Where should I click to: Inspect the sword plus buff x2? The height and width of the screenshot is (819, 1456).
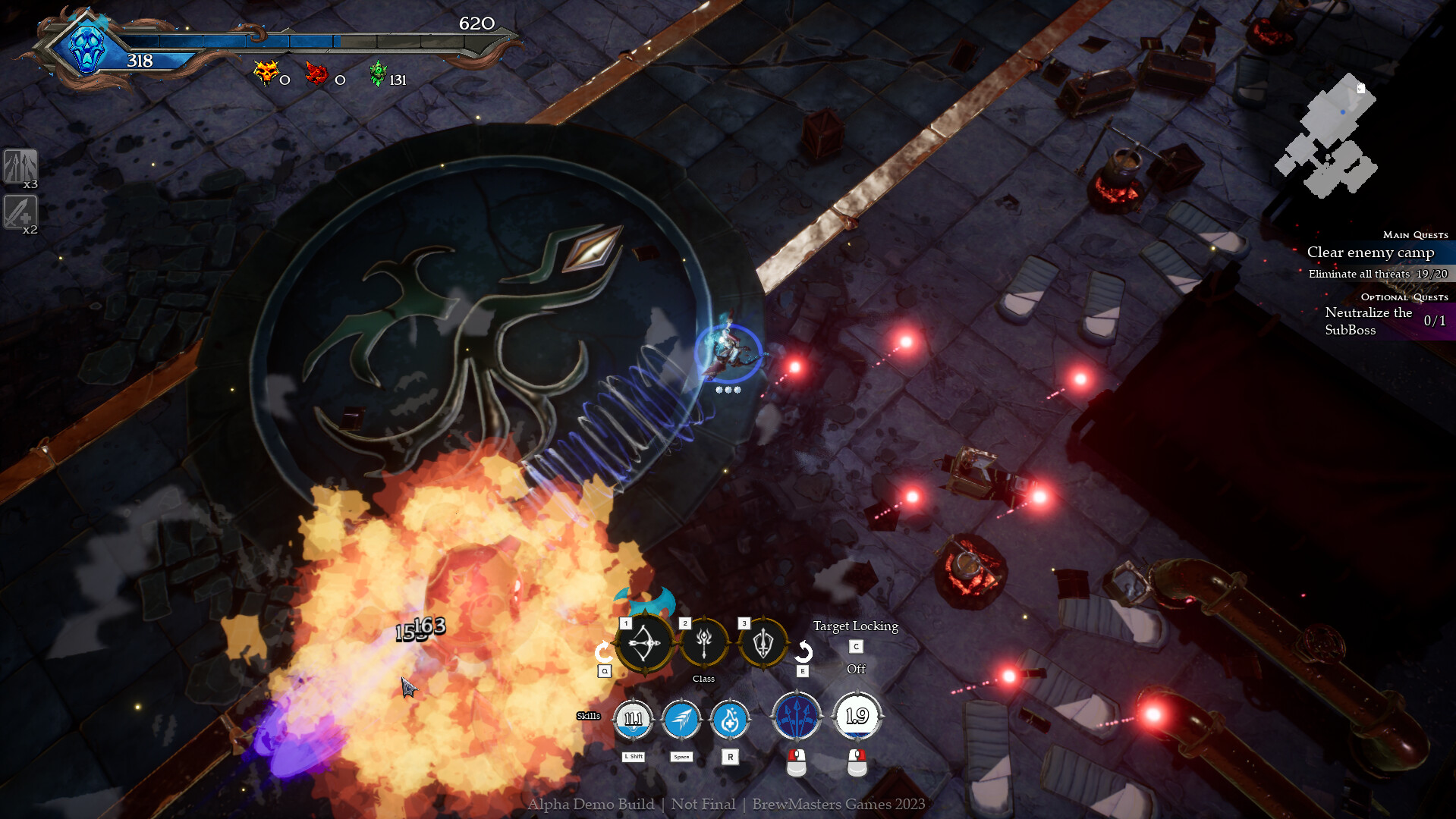pos(20,212)
